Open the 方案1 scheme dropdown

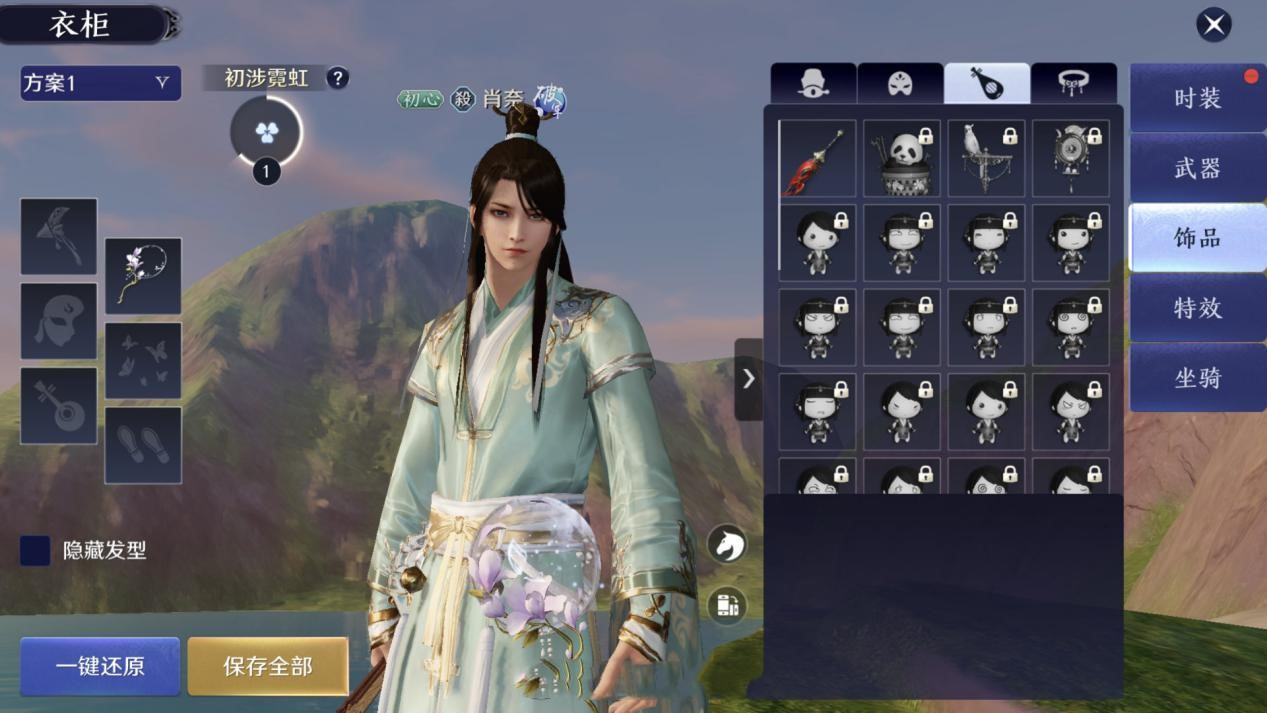(x=100, y=83)
